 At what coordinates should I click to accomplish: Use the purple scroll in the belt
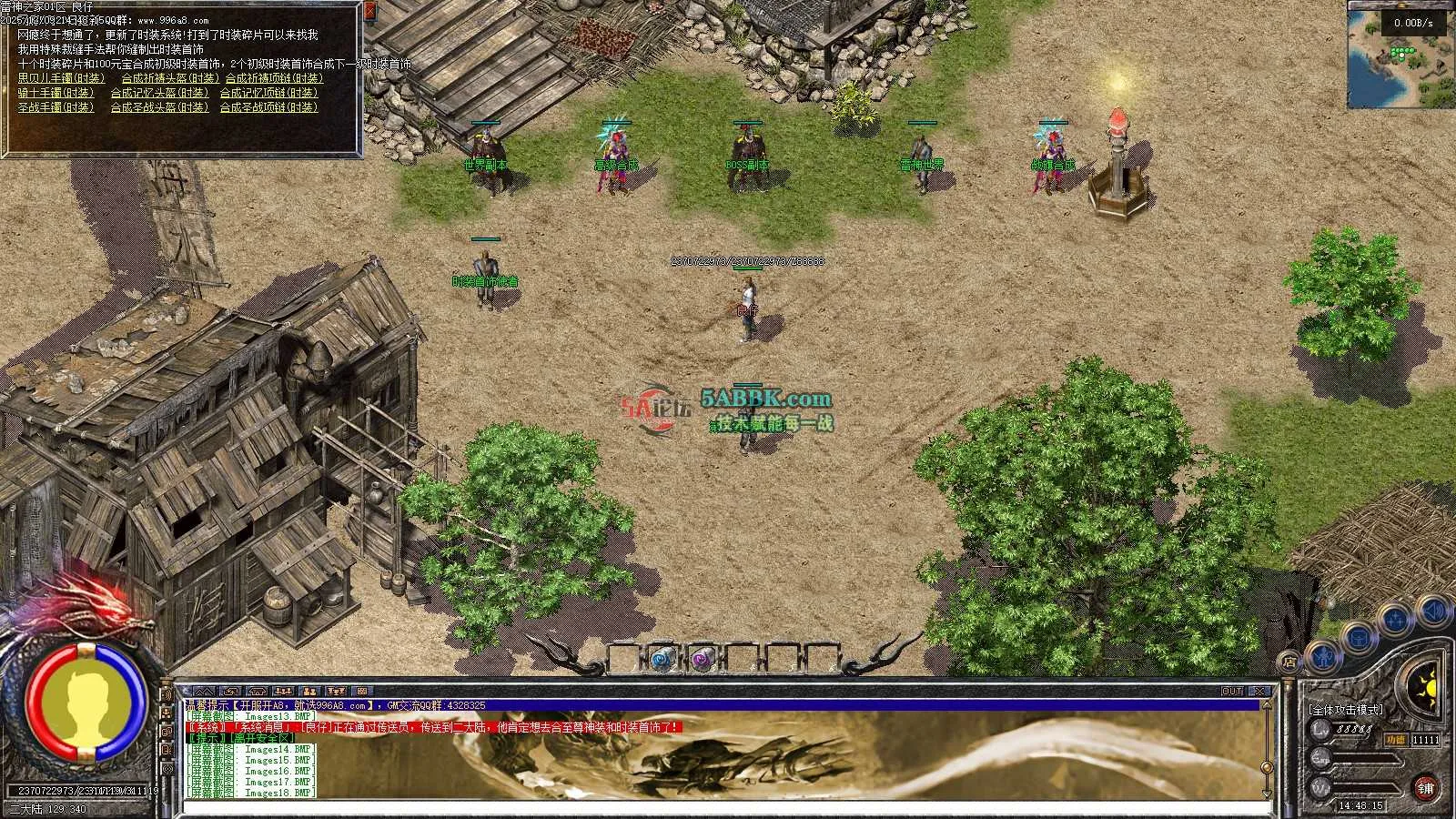tap(701, 659)
